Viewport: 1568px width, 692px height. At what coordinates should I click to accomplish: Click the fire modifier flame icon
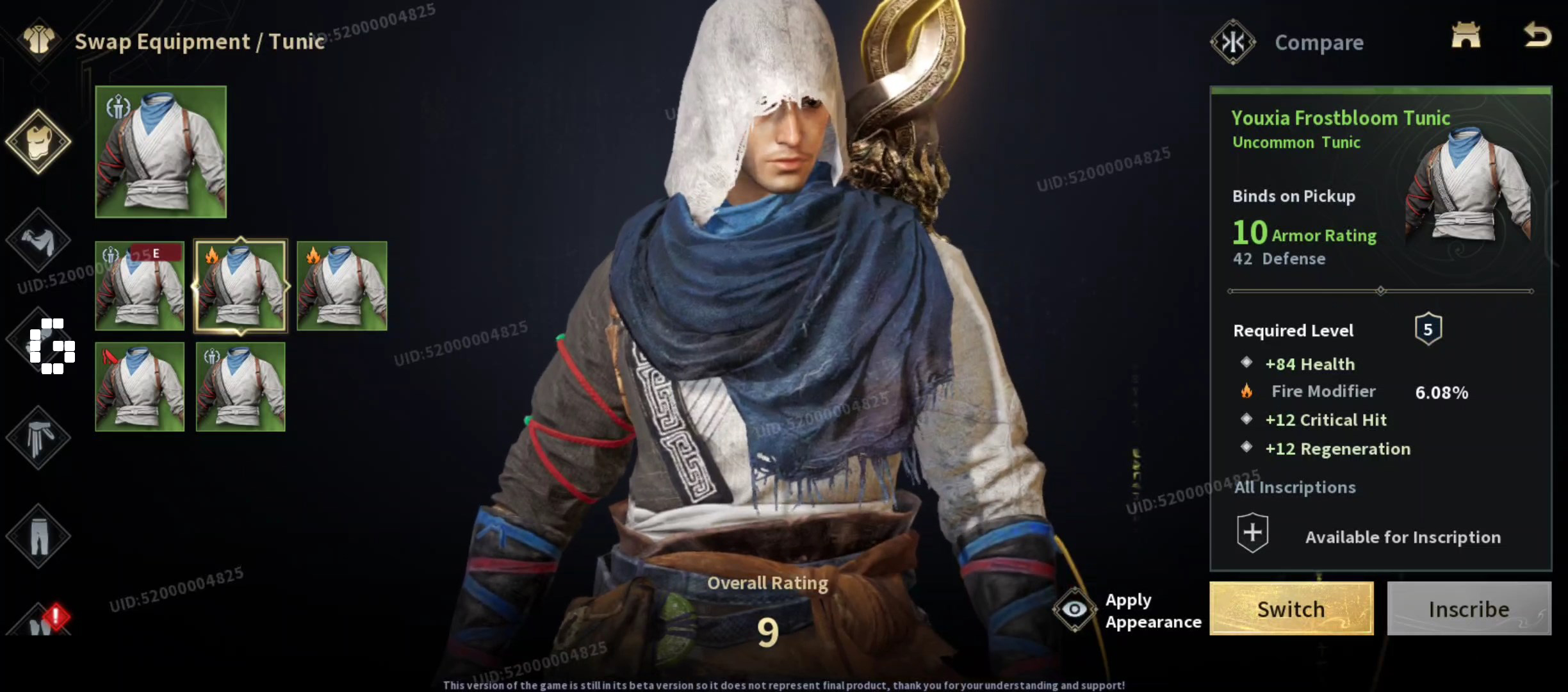(1248, 391)
